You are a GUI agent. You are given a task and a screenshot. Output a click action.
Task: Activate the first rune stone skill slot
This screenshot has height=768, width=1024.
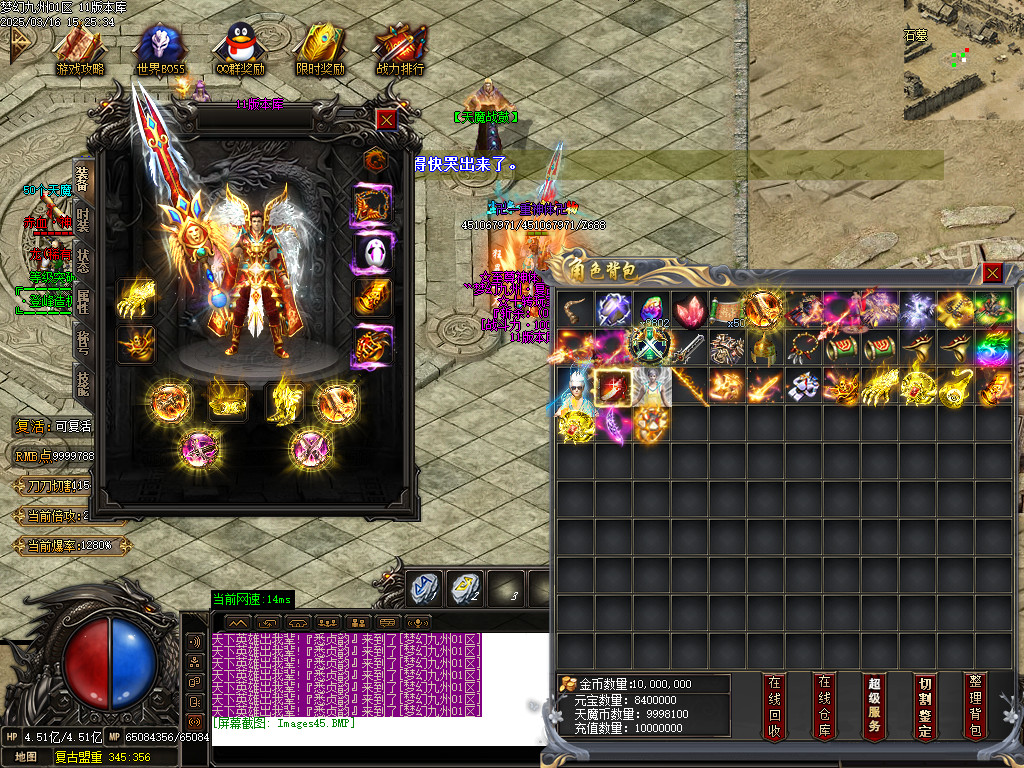click(422, 587)
